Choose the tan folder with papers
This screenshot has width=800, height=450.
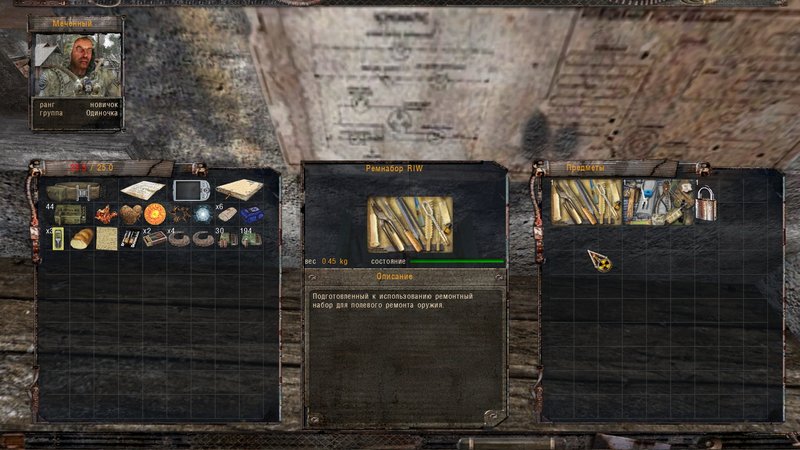coord(239,190)
